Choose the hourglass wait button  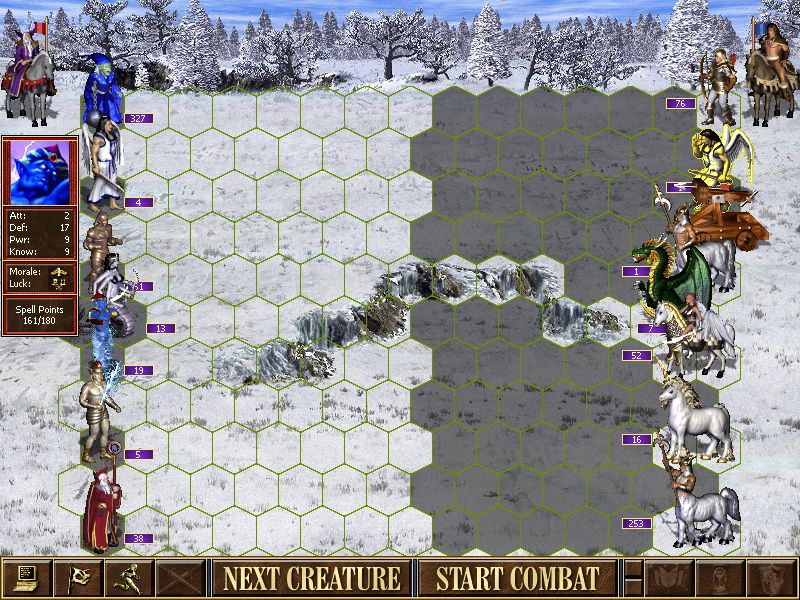click(722, 578)
